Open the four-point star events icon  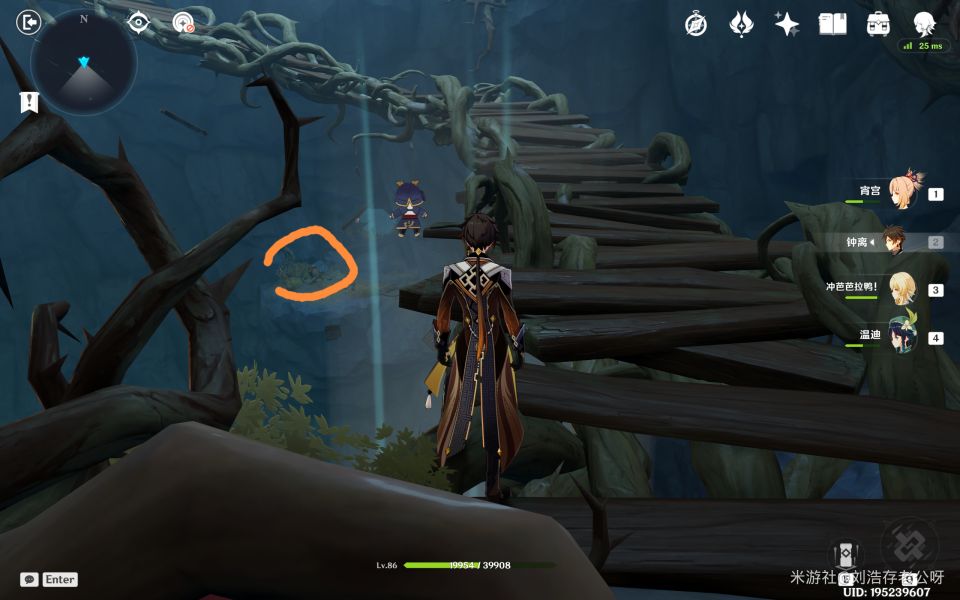787,24
